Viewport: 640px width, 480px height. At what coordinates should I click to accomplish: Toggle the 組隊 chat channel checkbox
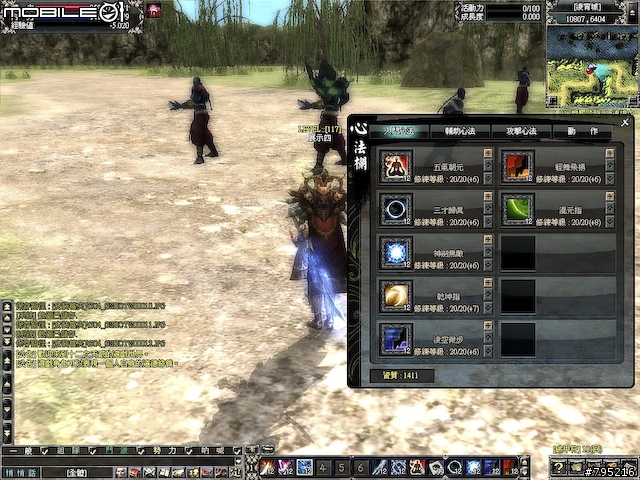[91, 451]
